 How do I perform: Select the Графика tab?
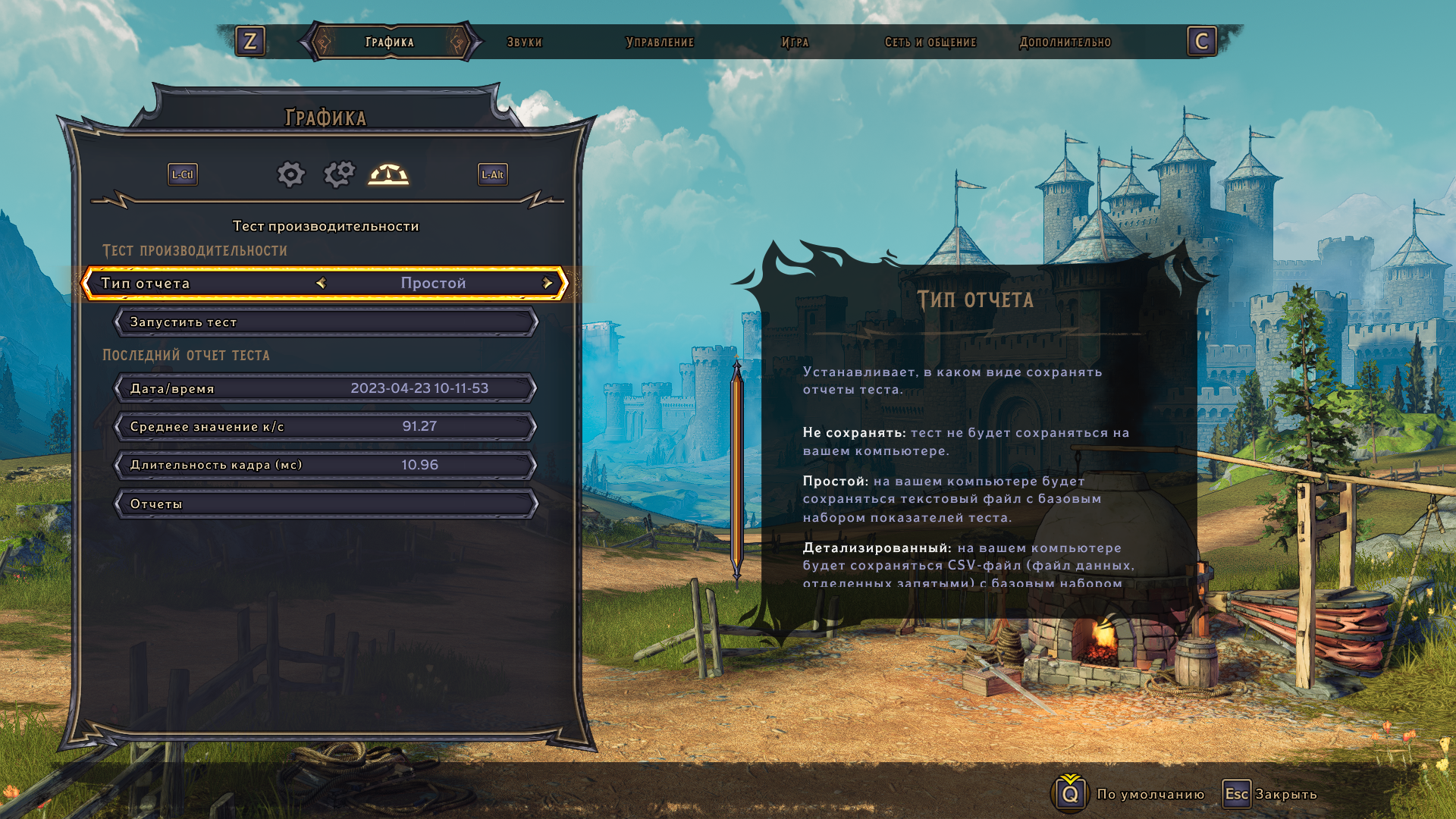tap(390, 42)
